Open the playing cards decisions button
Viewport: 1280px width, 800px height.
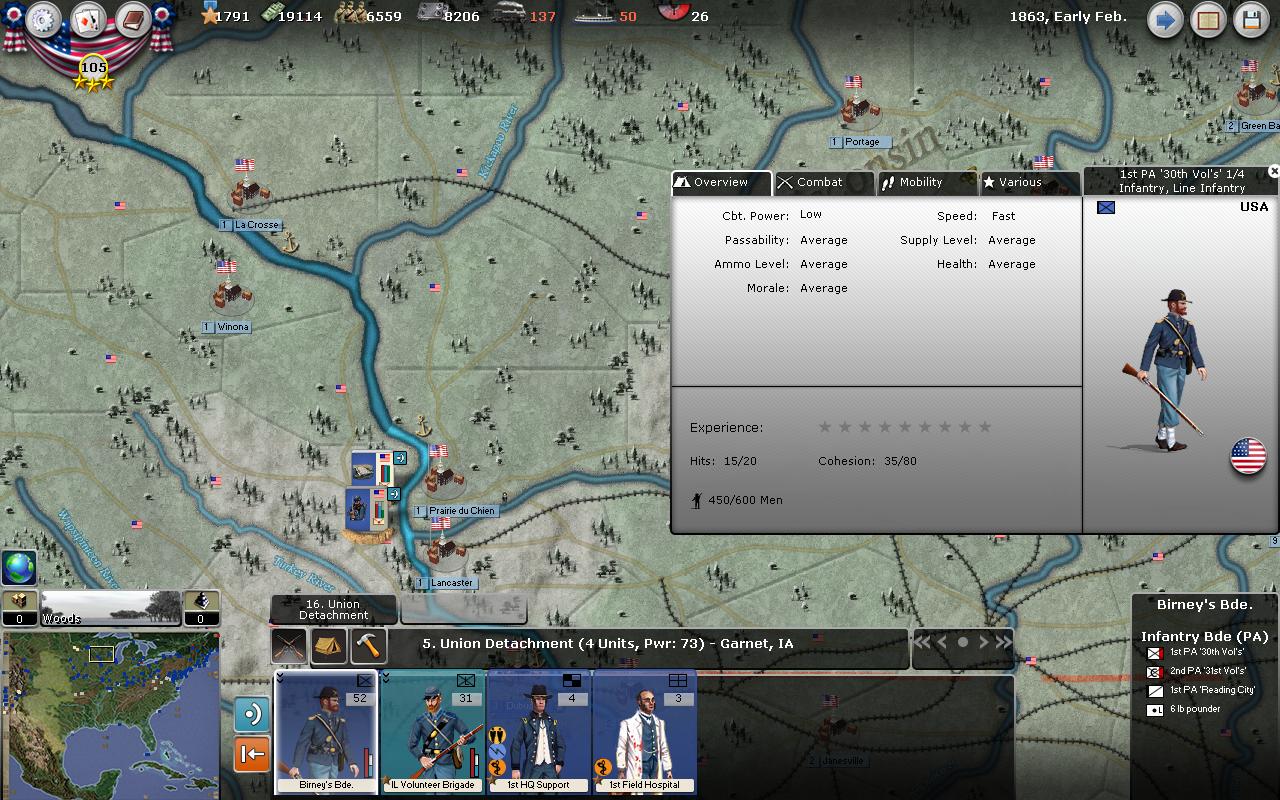tap(88, 20)
